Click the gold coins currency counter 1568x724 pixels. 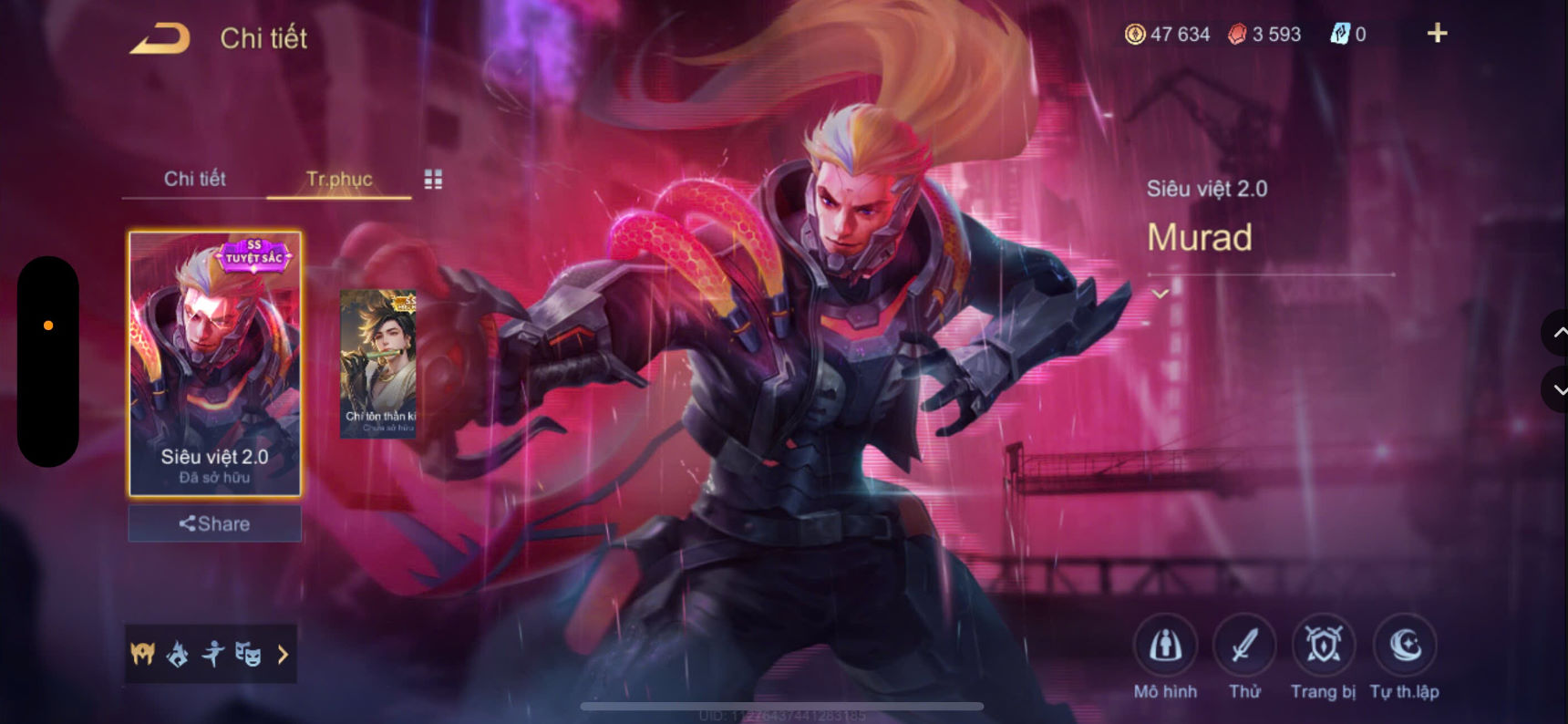click(x=1169, y=34)
